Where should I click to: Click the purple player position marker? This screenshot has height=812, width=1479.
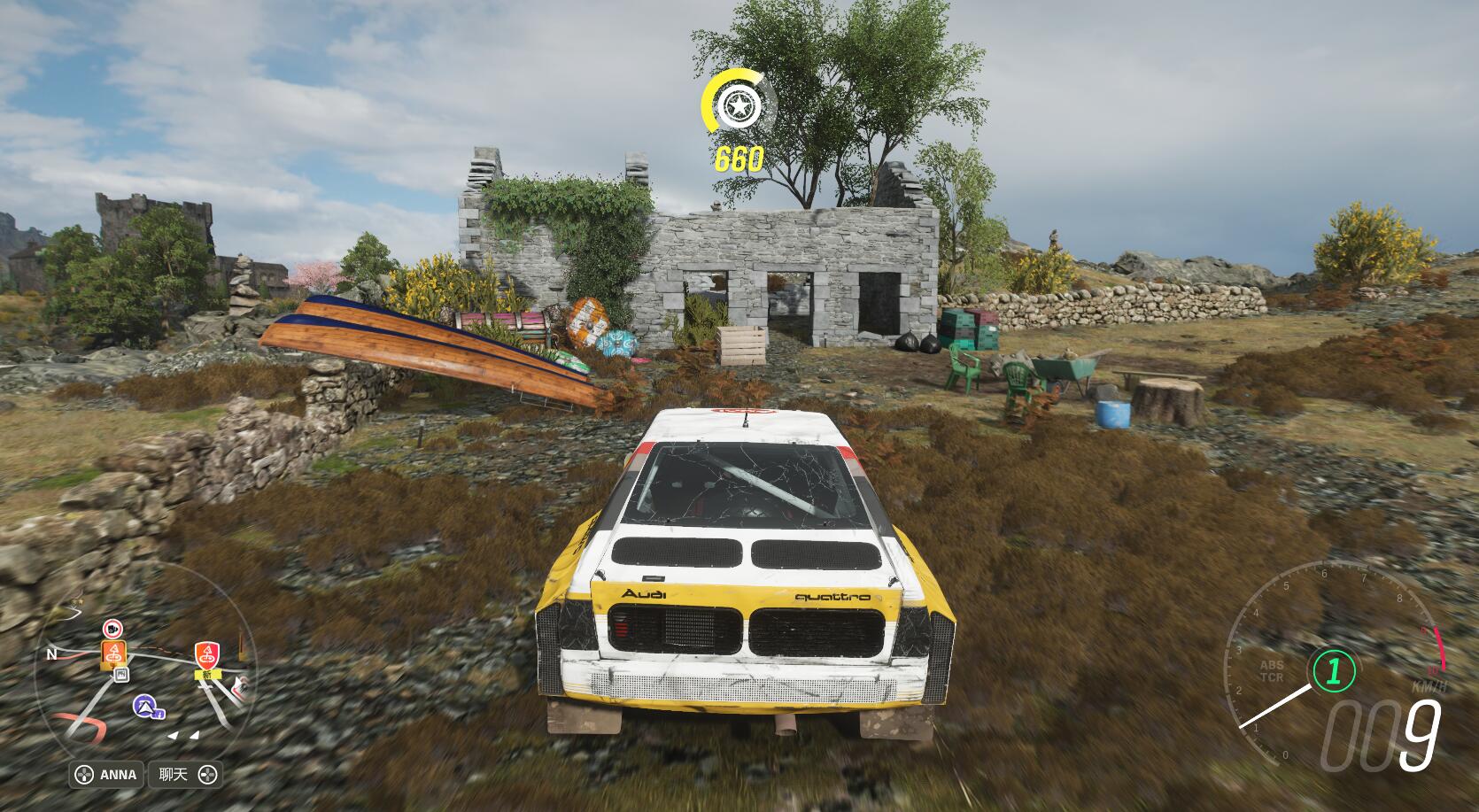click(x=146, y=706)
